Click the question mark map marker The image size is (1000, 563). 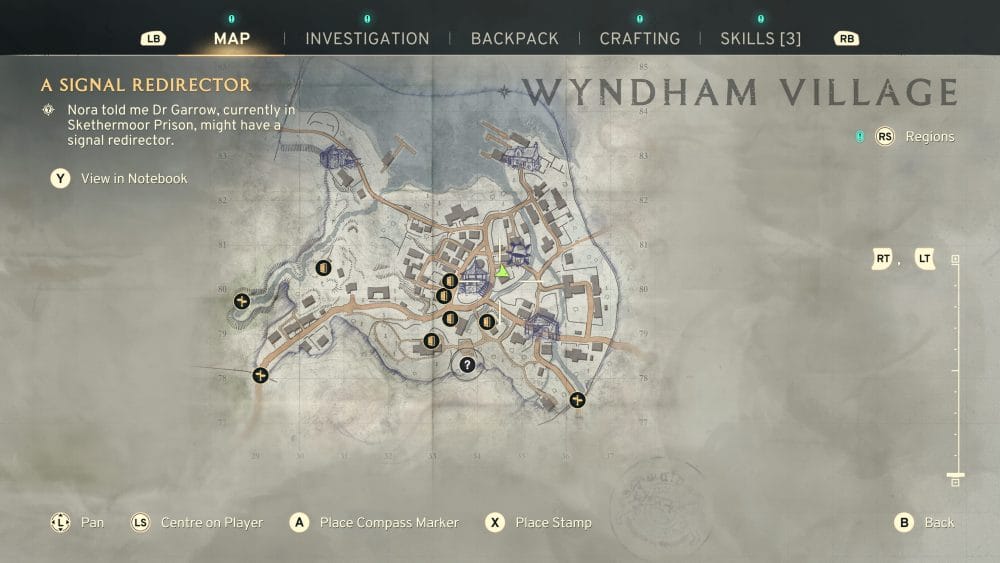coord(466,365)
